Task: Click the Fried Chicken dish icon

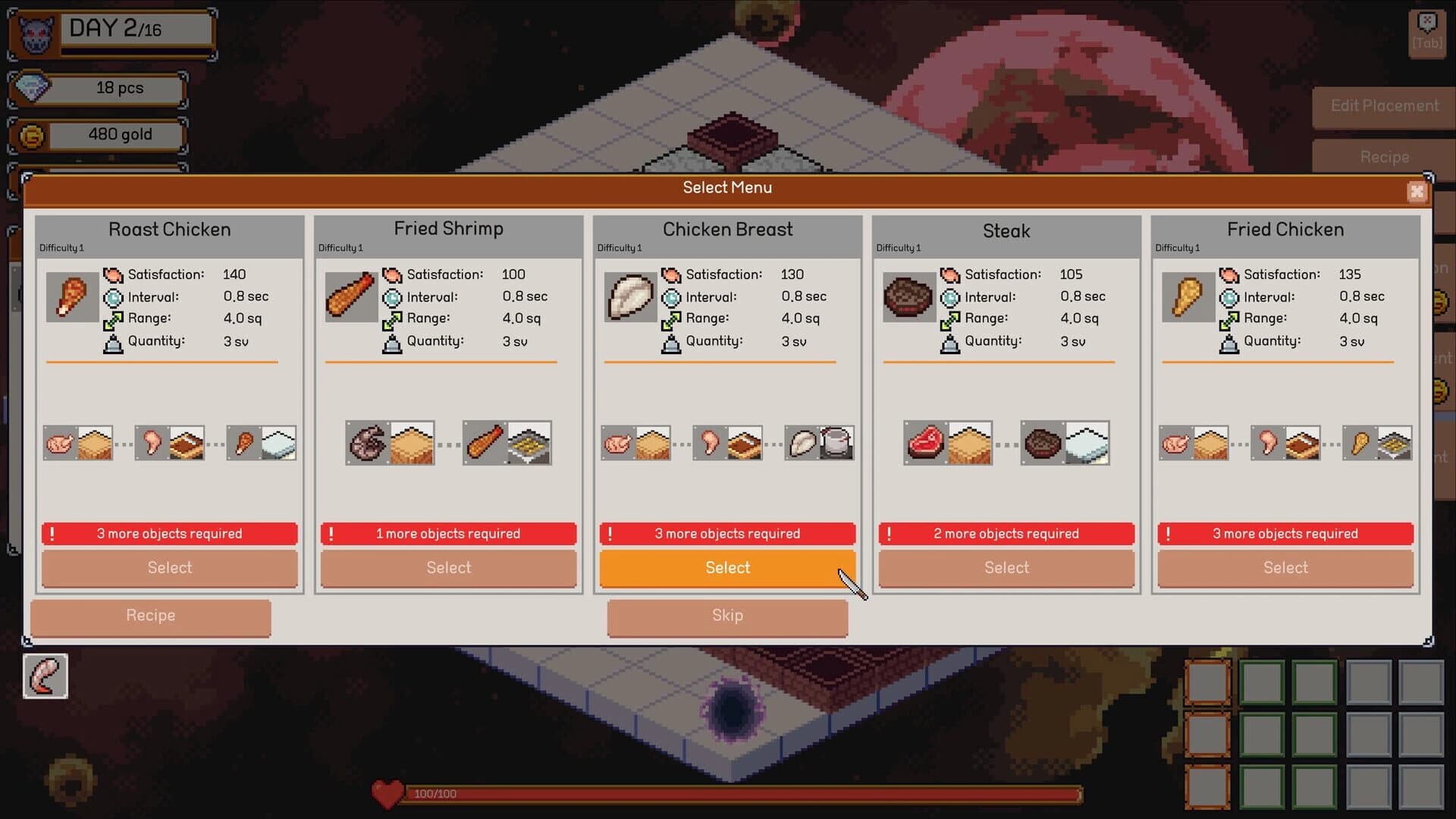Action: 1188,297
